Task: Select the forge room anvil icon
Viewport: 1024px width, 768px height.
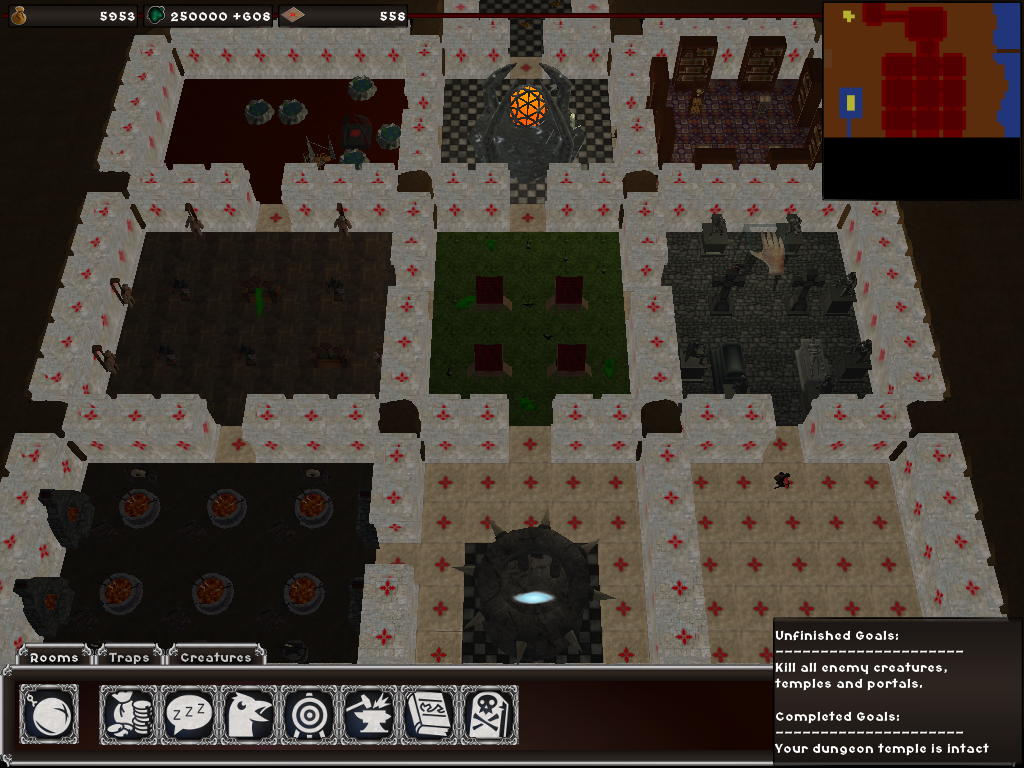Action: 369,714
